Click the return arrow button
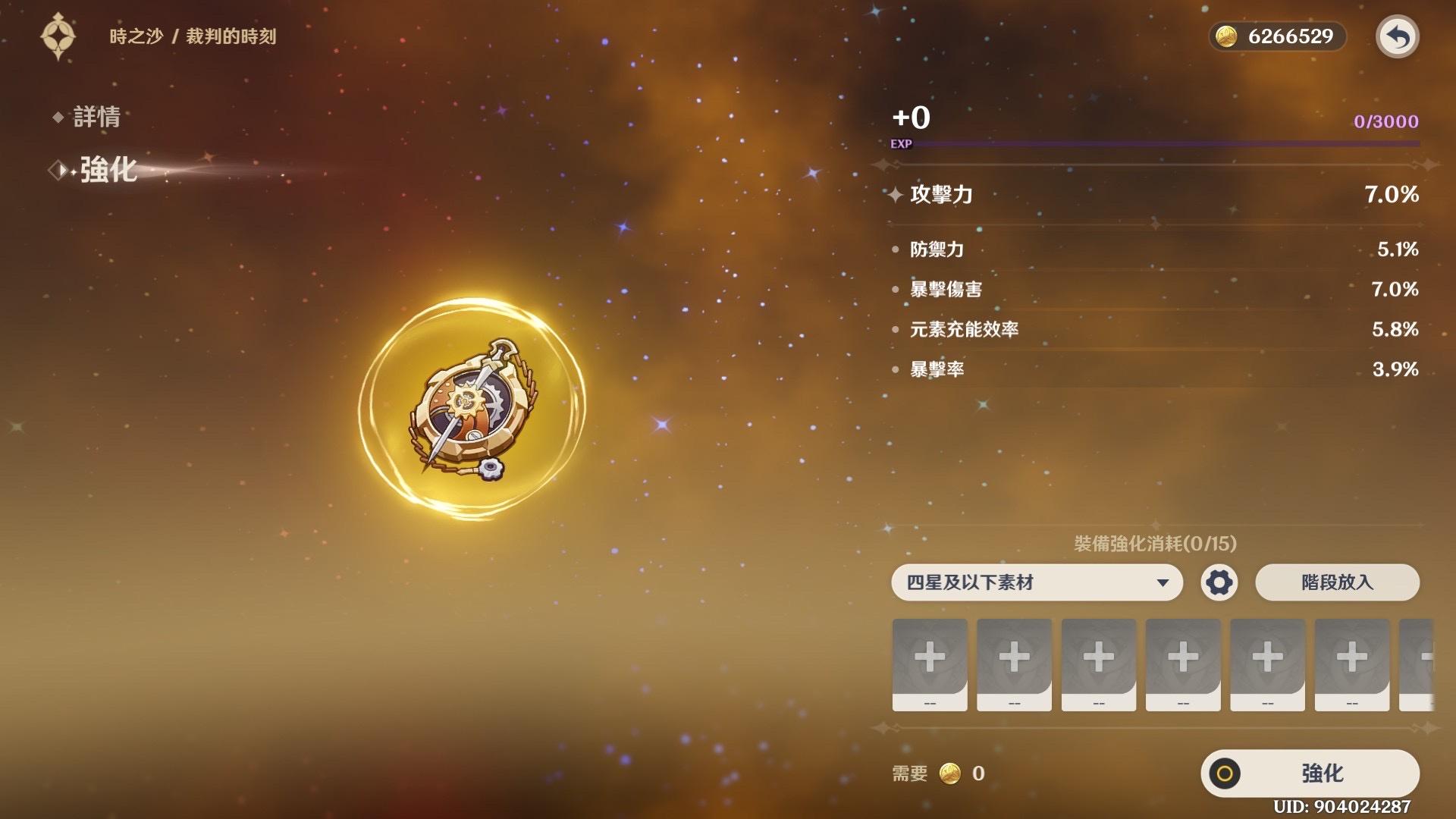 coord(1397,36)
